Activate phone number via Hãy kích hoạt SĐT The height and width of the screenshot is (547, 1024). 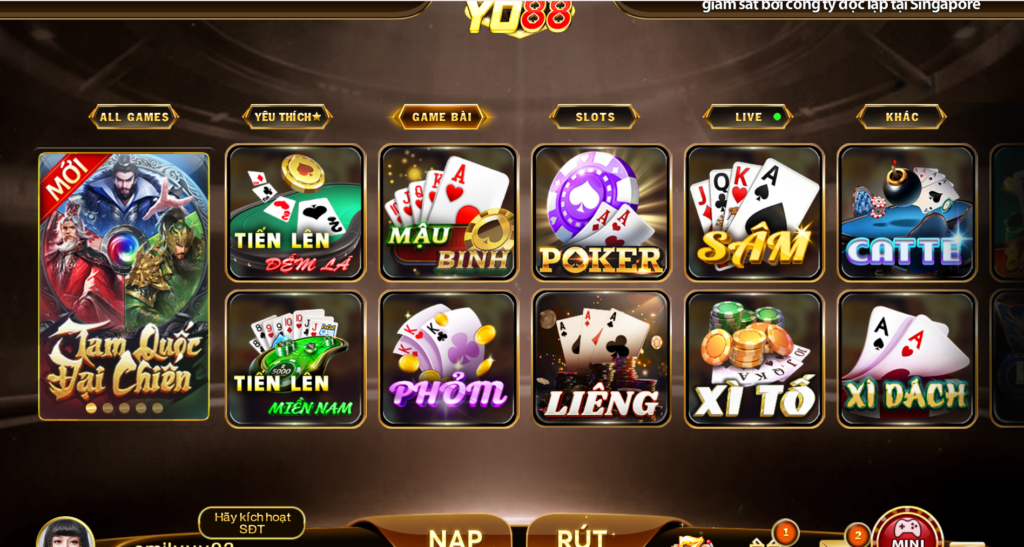(252, 523)
